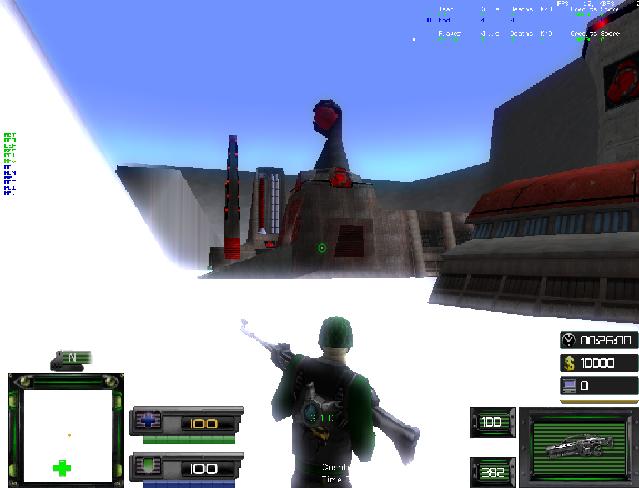Click the green shield armor icon
The width and height of the screenshot is (639, 488).
pos(148,467)
